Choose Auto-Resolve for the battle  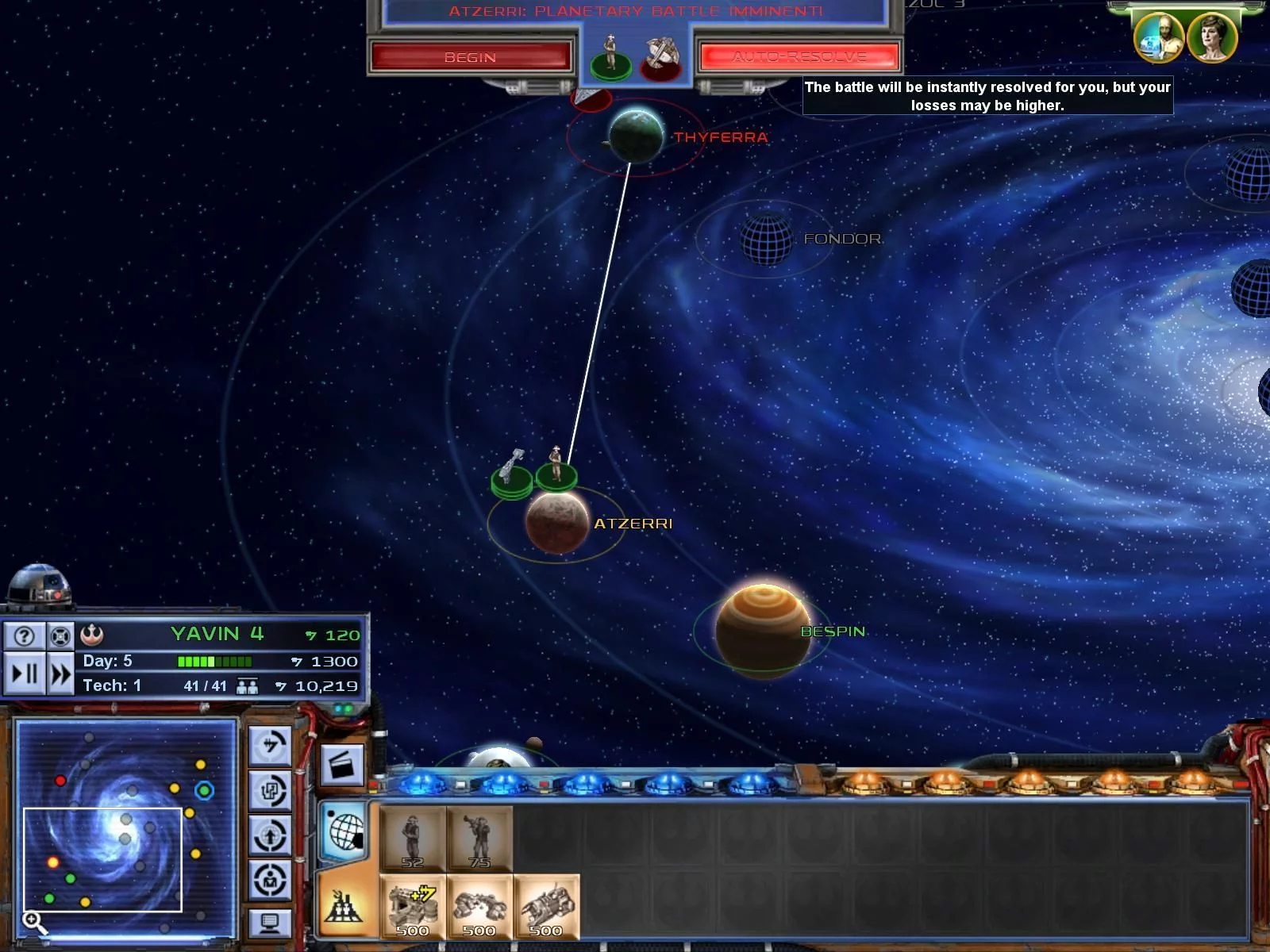[799, 57]
